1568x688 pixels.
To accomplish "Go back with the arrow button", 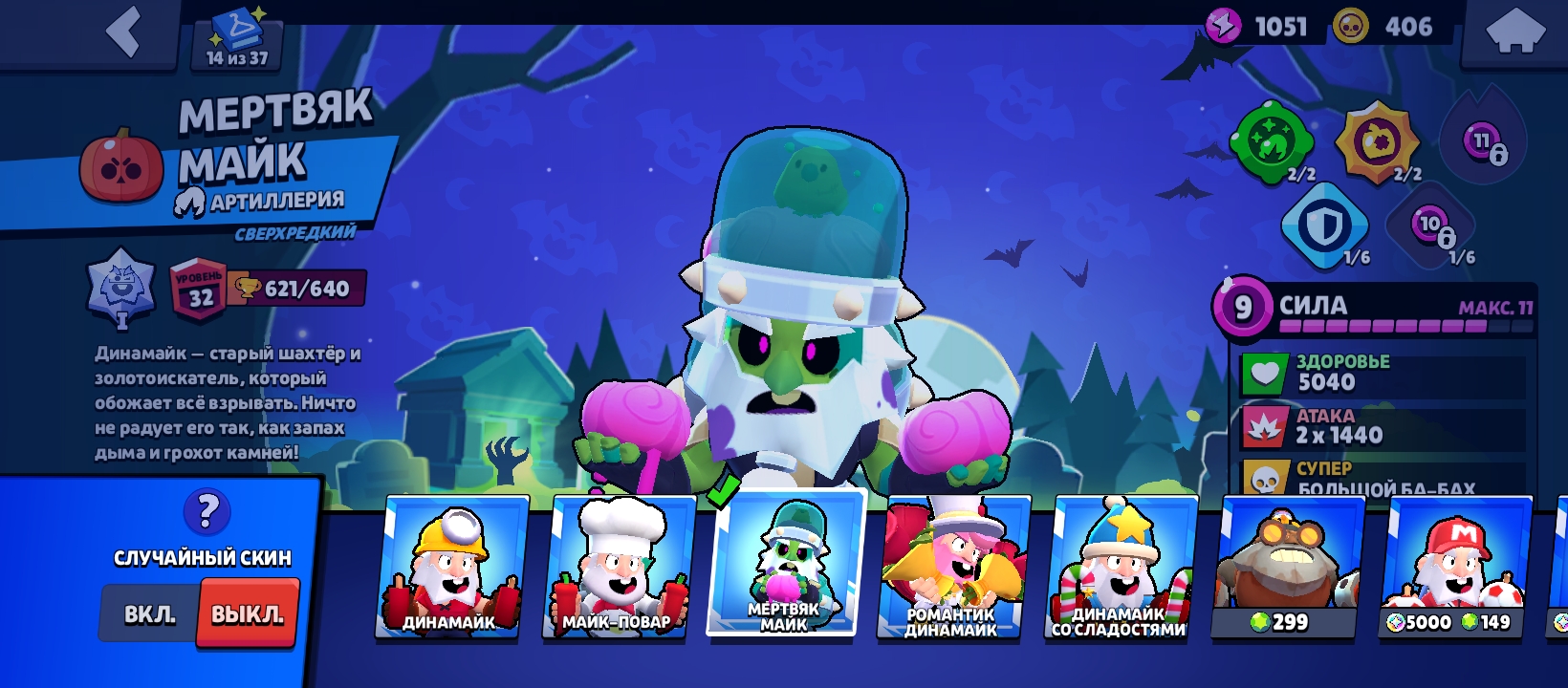I will pos(124,33).
